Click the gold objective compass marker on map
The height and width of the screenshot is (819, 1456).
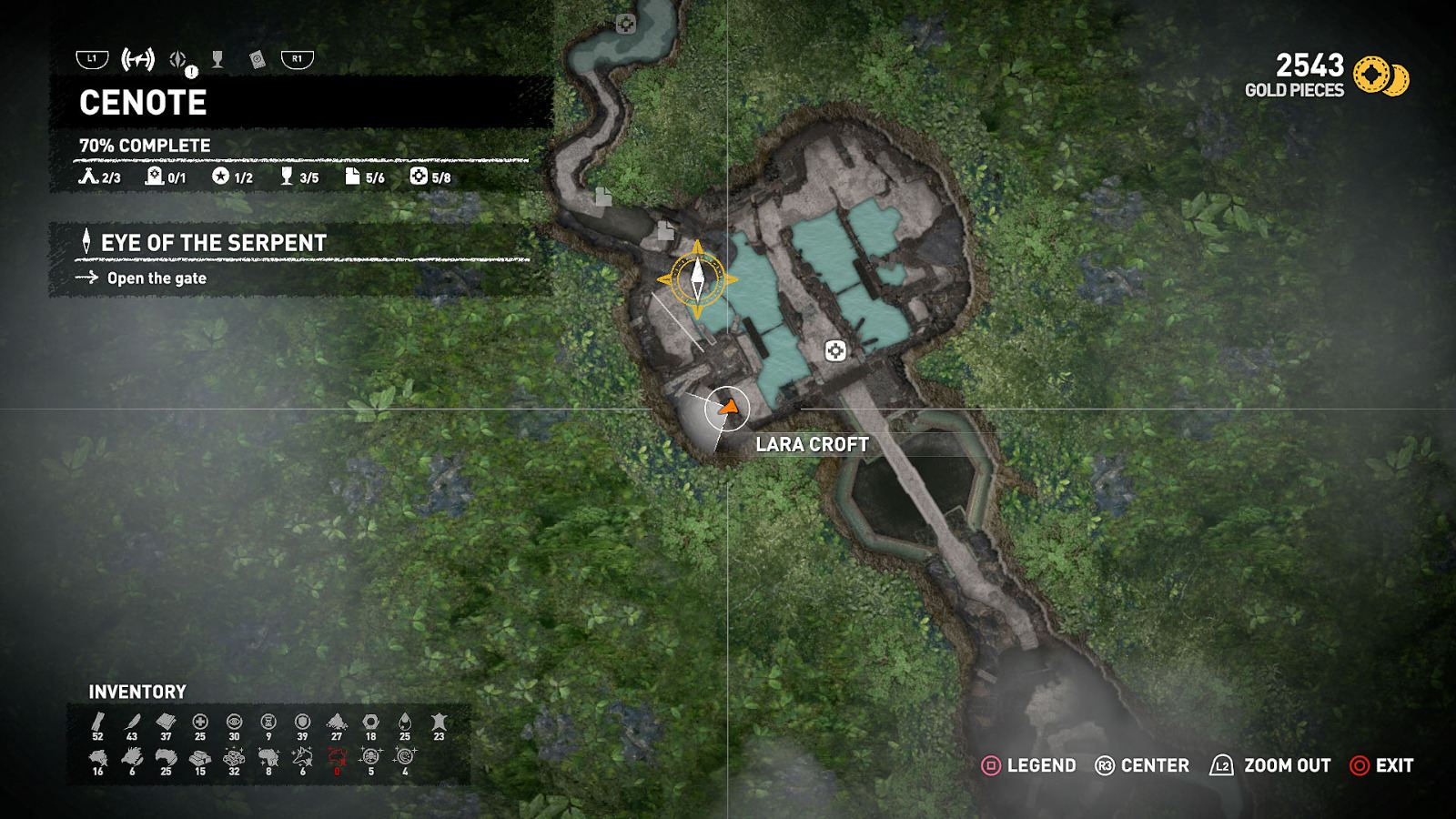pyautogui.click(x=697, y=278)
